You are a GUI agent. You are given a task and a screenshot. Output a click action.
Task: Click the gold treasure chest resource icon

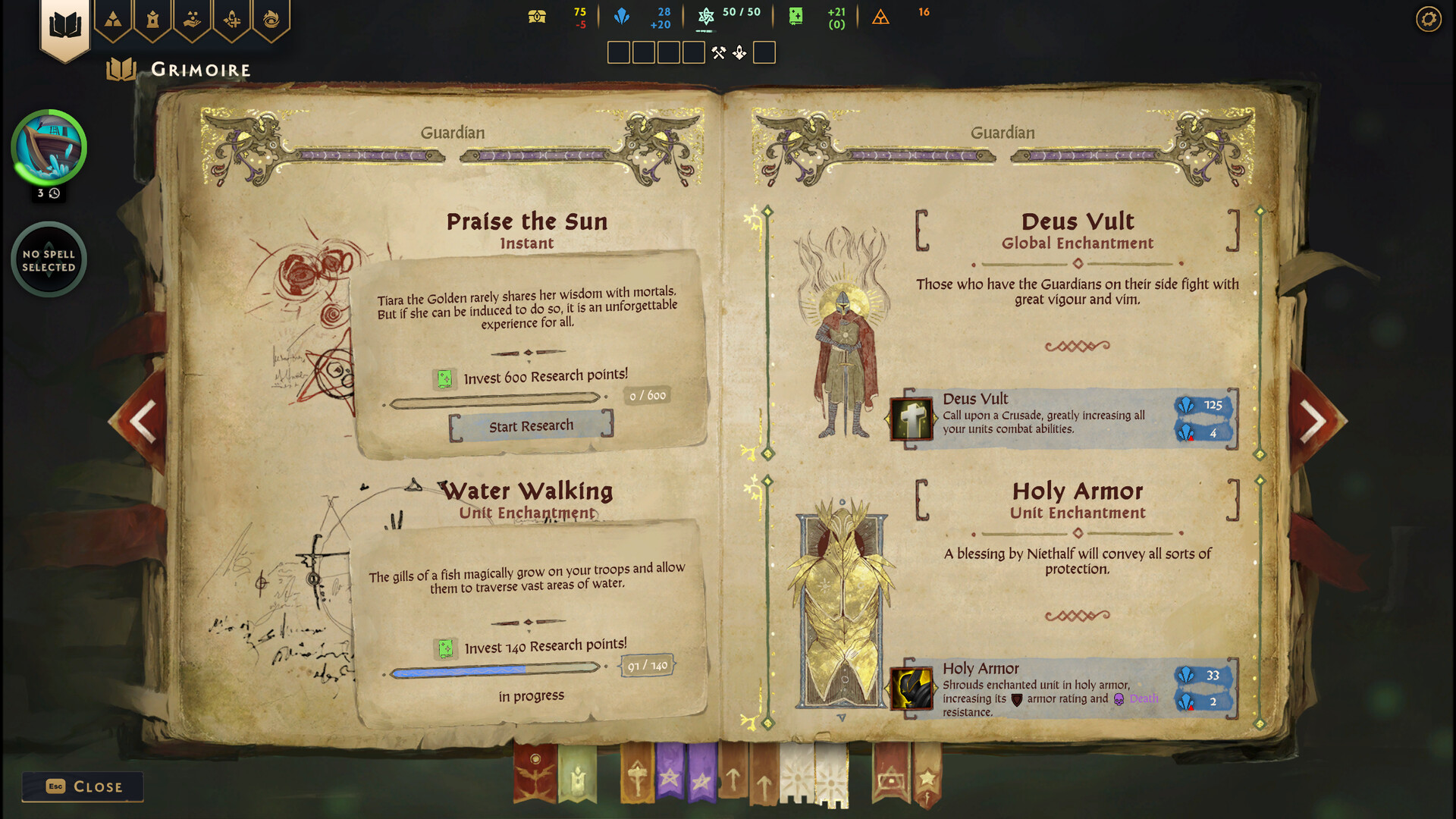(x=537, y=15)
